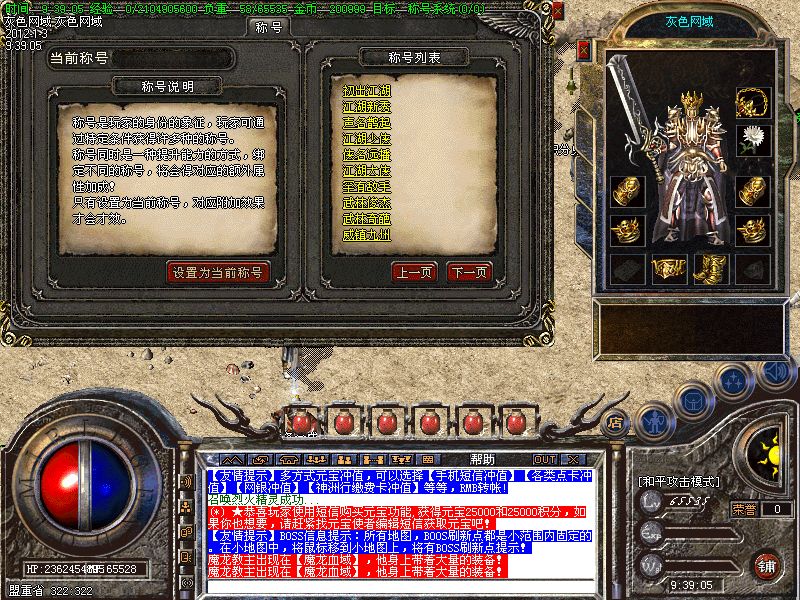This screenshot has height=600, width=800.
Task: Go to next title page 下一页
Action: pos(468,272)
